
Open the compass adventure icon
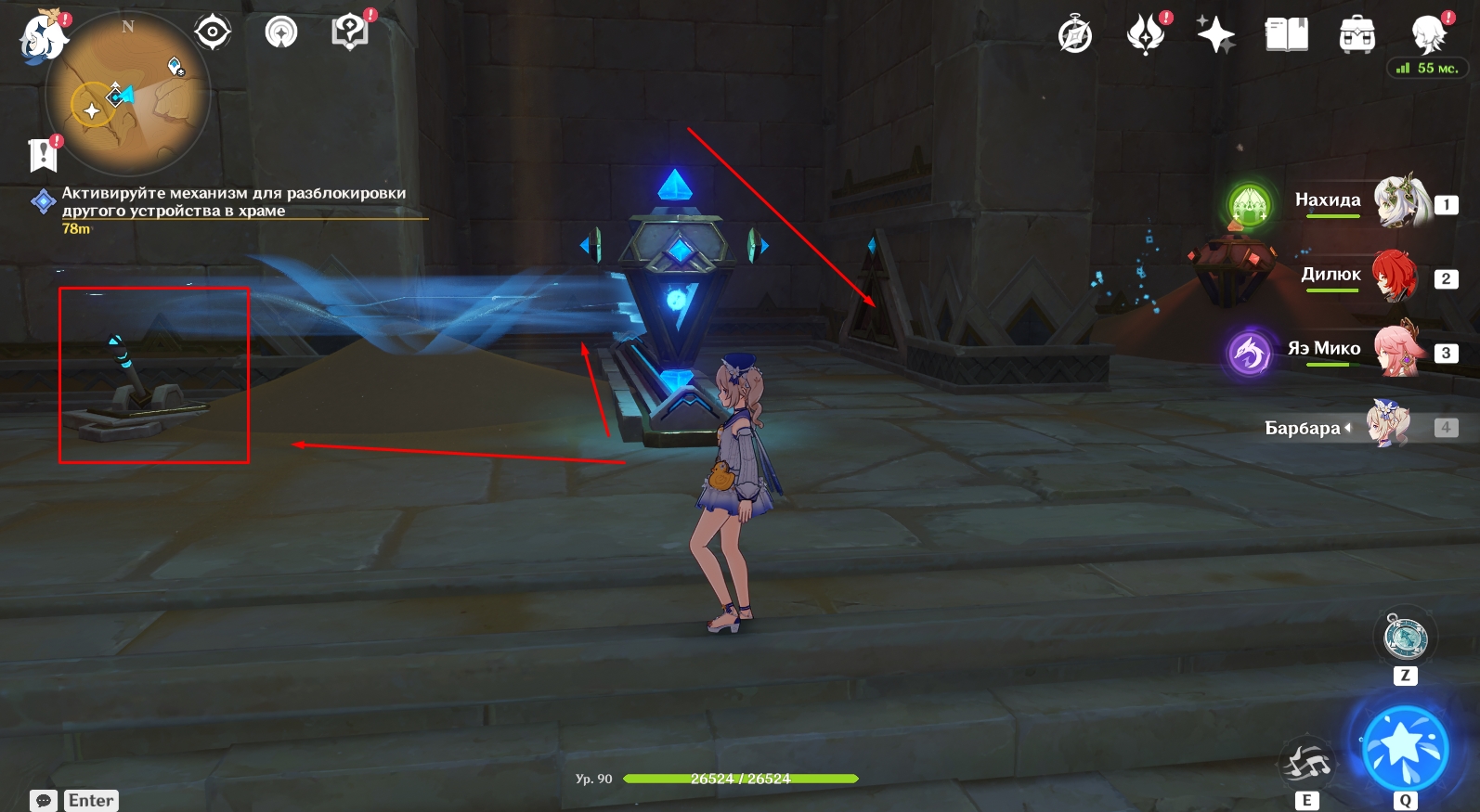coord(1075,35)
